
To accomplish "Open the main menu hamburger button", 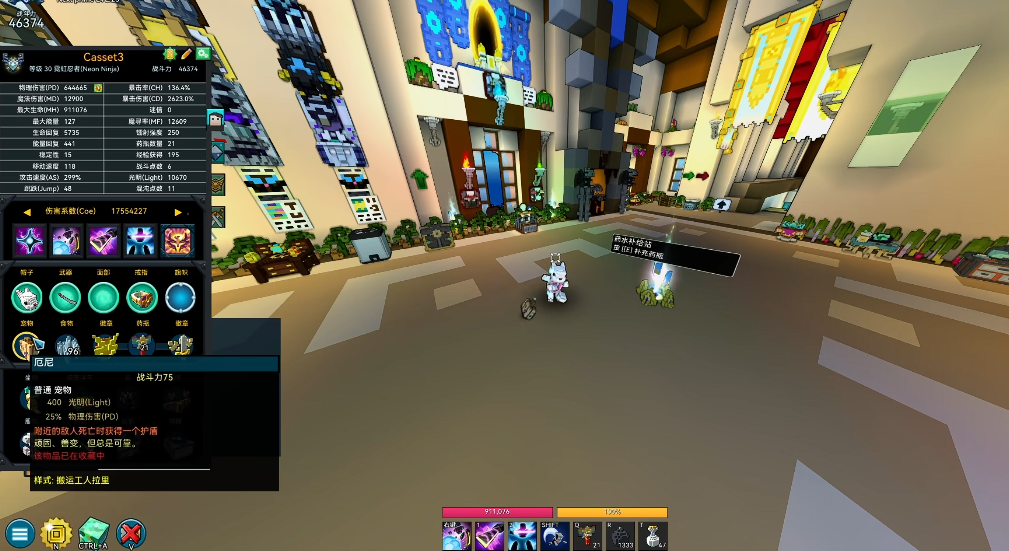I will coord(19,532).
